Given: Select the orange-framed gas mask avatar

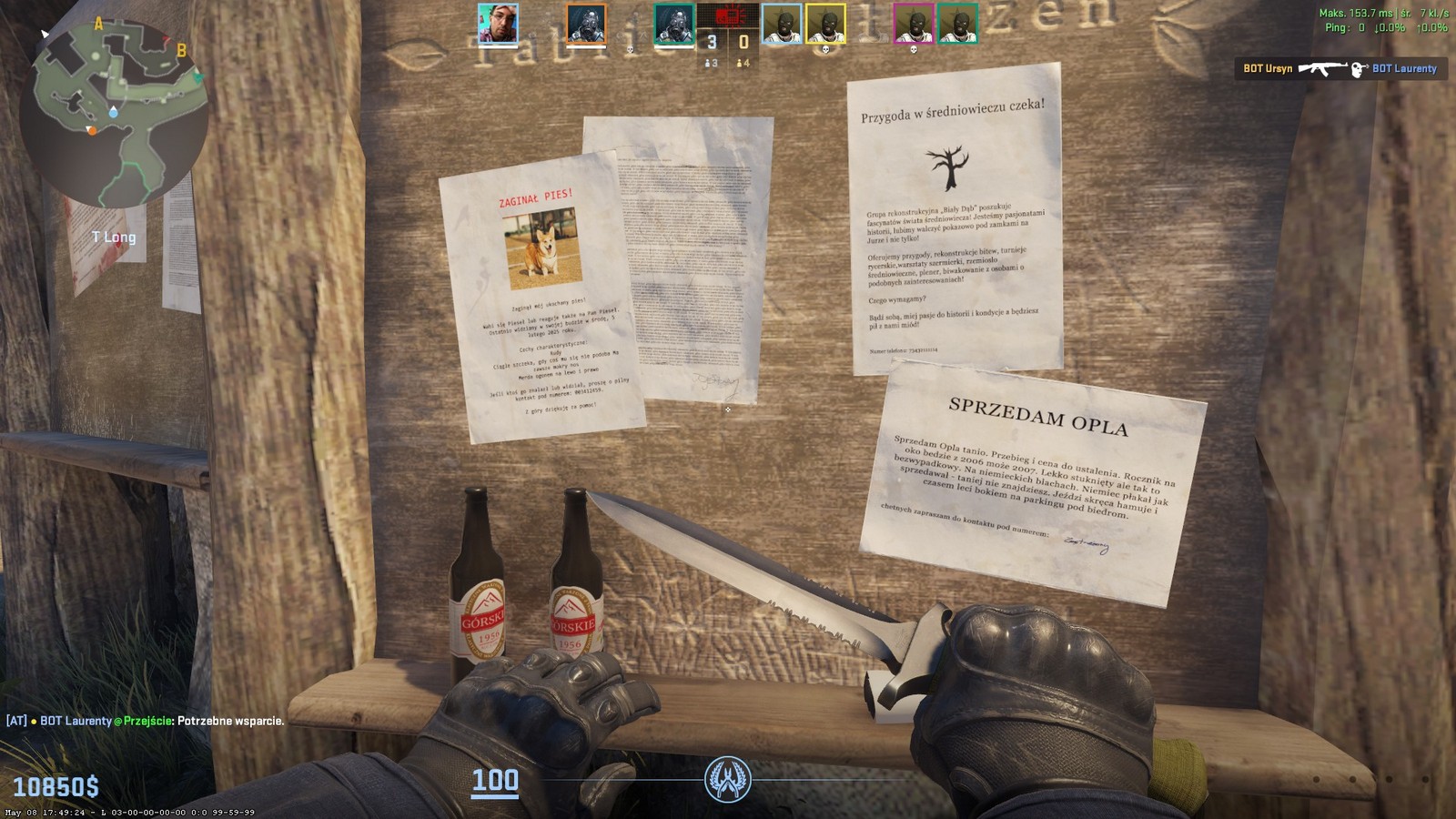Looking at the screenshot, I should point(585,24).
